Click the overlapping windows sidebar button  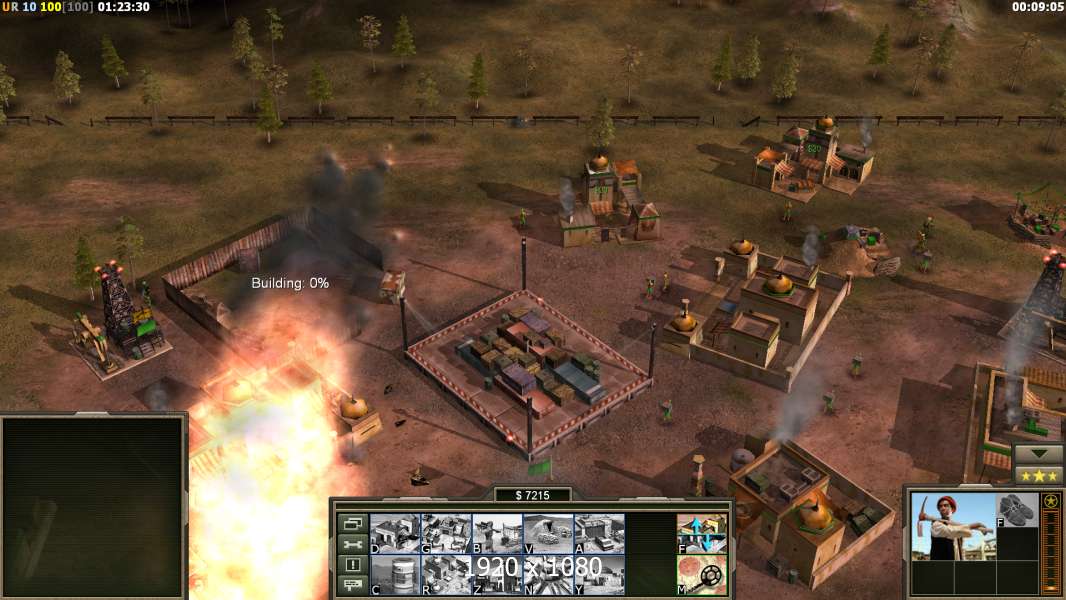coord(352,523)
